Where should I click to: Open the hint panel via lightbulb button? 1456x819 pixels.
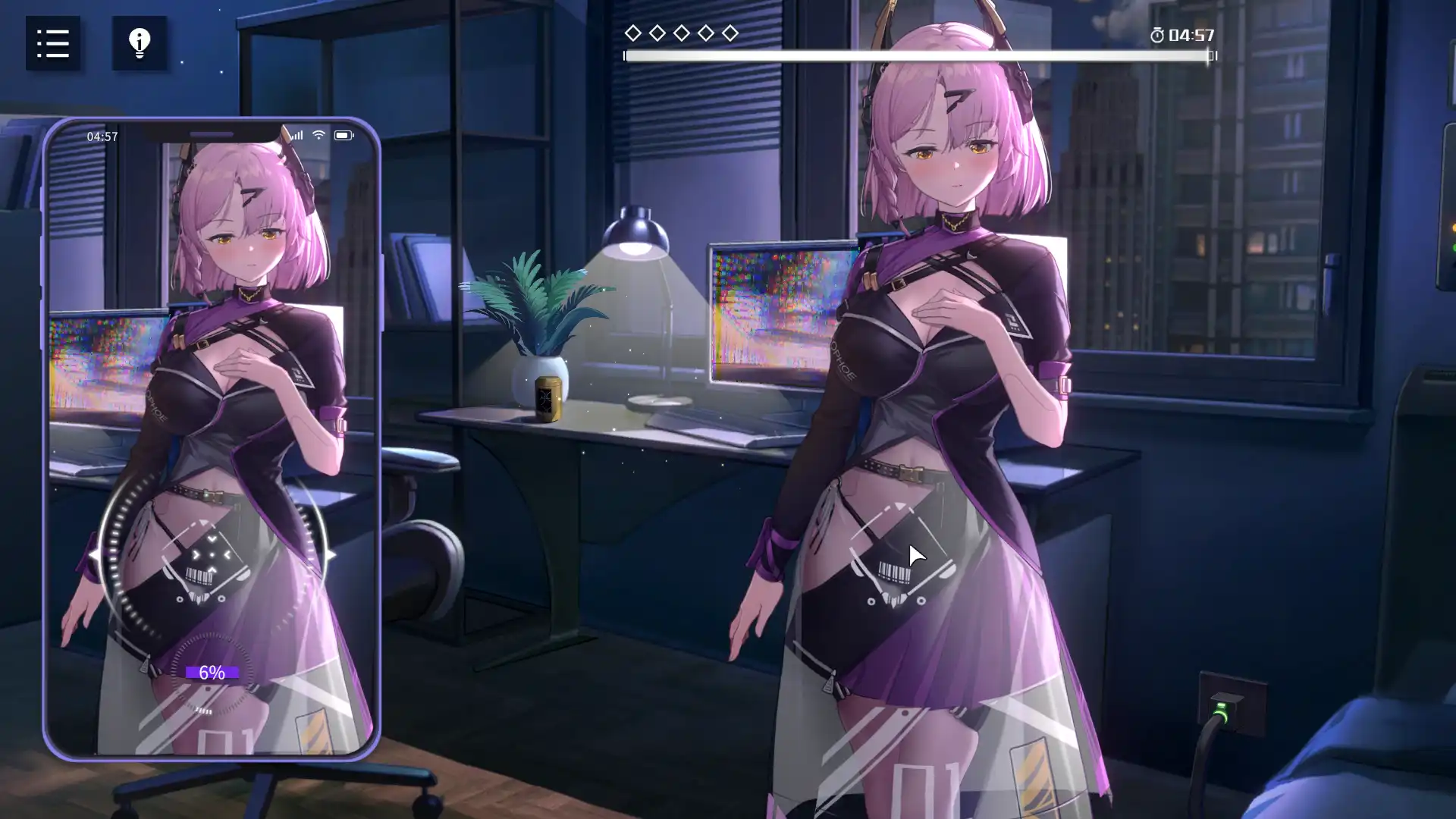pos(139,43)
